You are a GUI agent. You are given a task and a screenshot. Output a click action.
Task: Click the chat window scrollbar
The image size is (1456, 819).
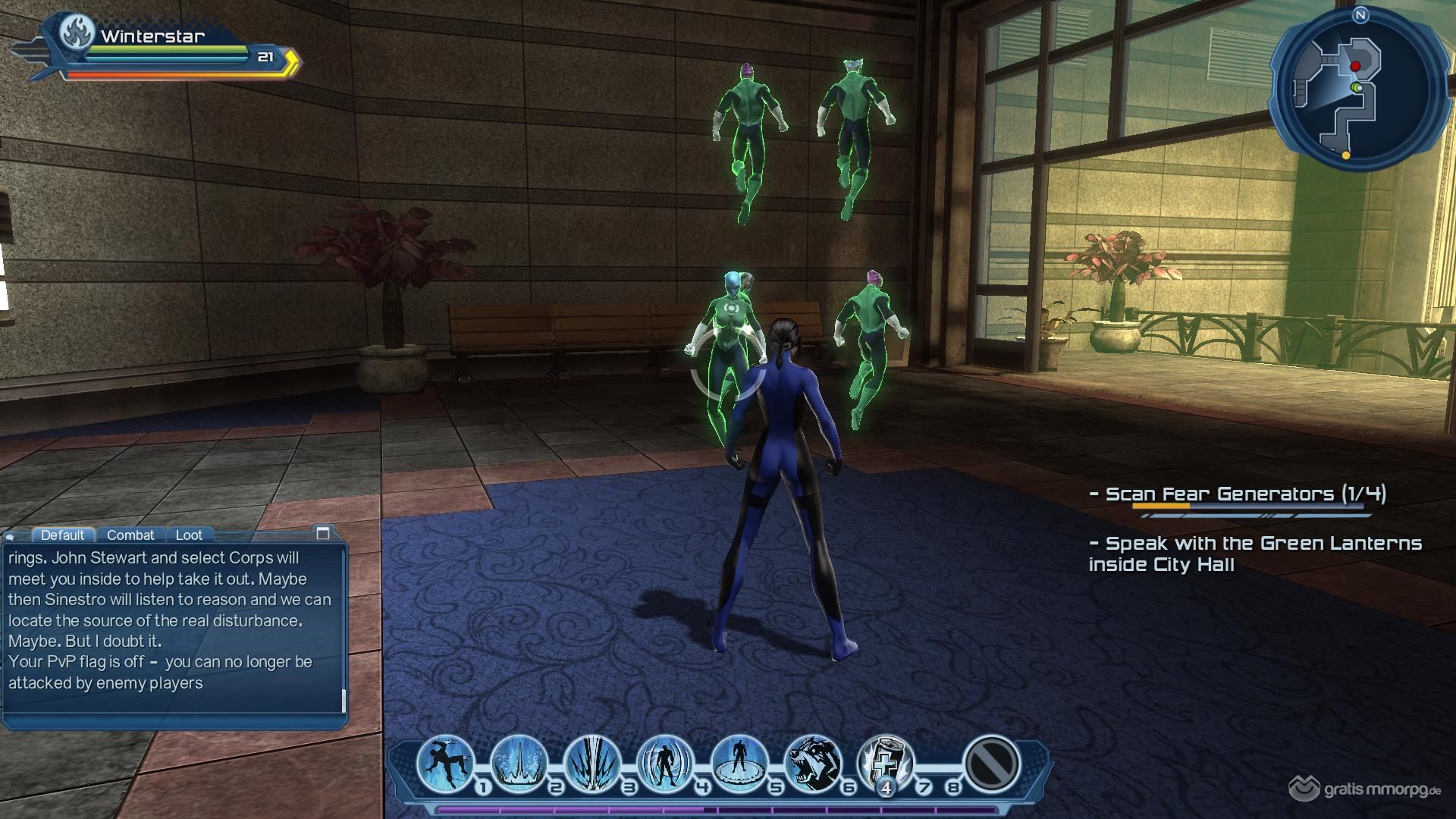tap(344, 701)
